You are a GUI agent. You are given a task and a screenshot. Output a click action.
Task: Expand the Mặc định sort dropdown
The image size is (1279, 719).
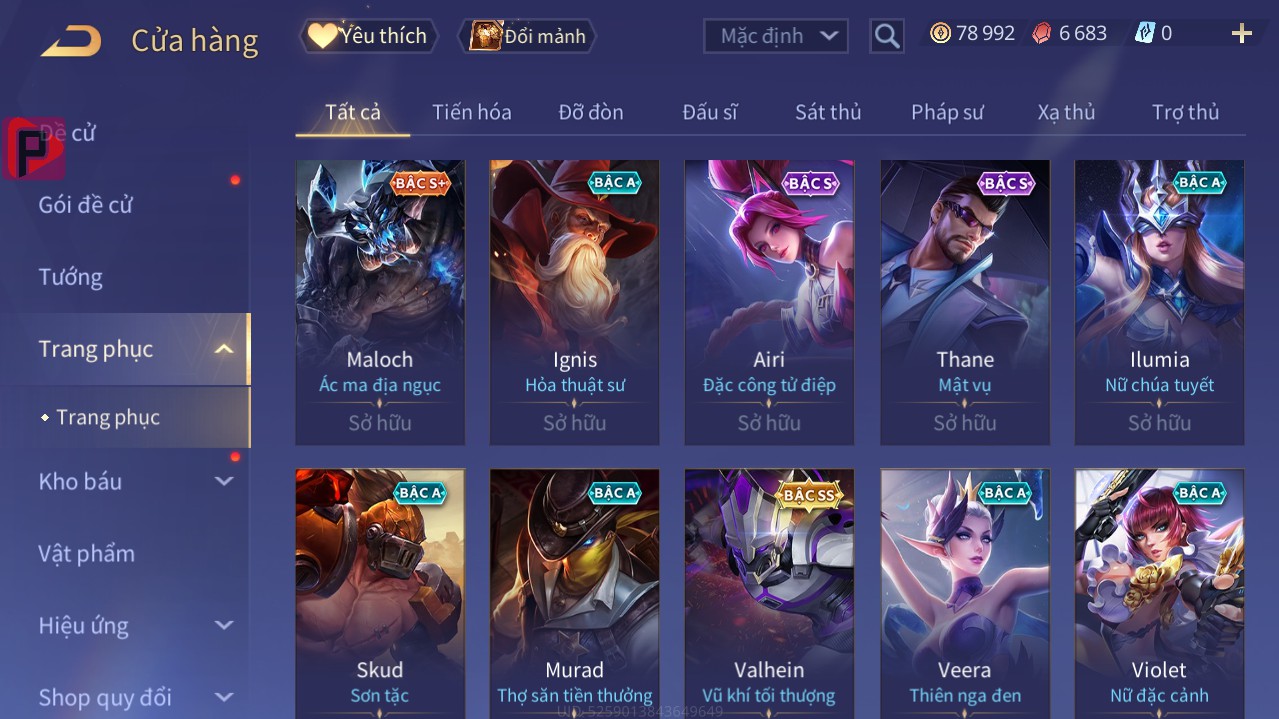pyautogui.click(x=776, y=36)
